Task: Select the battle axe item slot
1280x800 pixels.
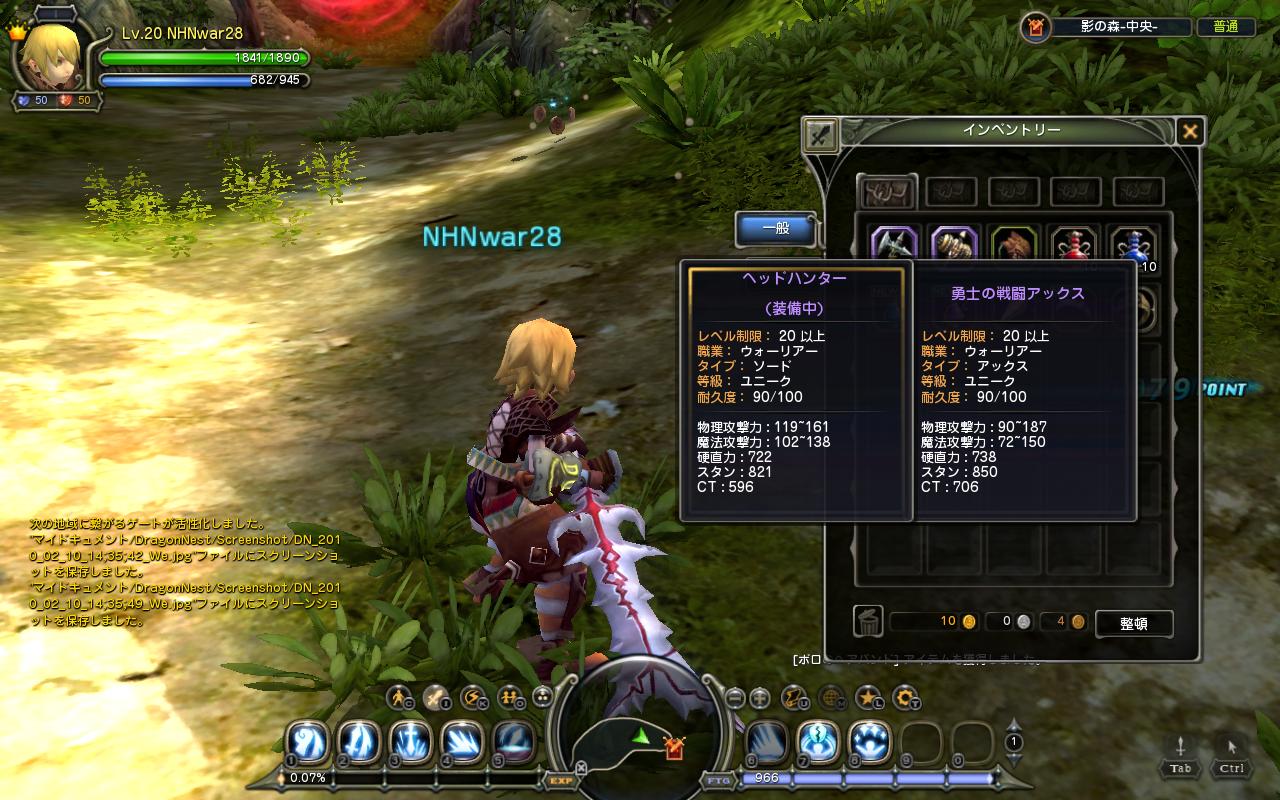Action: (893, 243)
